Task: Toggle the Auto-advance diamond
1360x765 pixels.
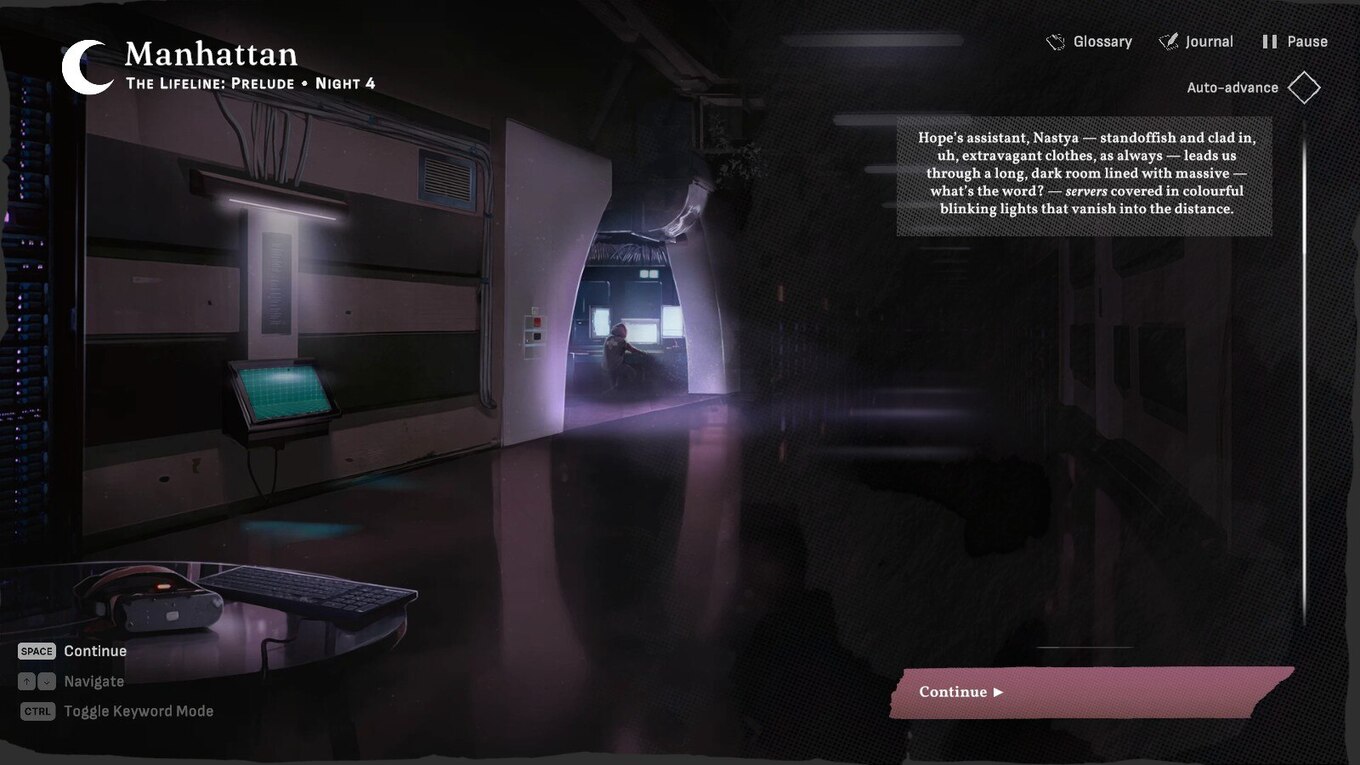Action: (1304, 88)
